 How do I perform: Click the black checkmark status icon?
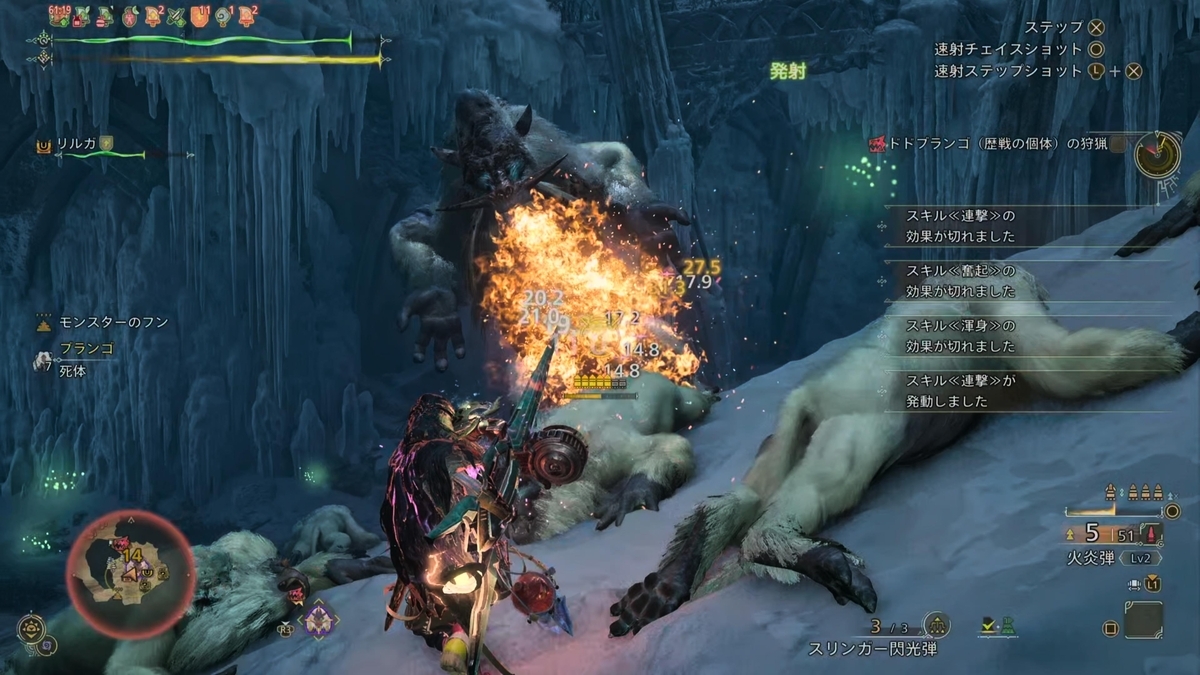coord(986,626)
